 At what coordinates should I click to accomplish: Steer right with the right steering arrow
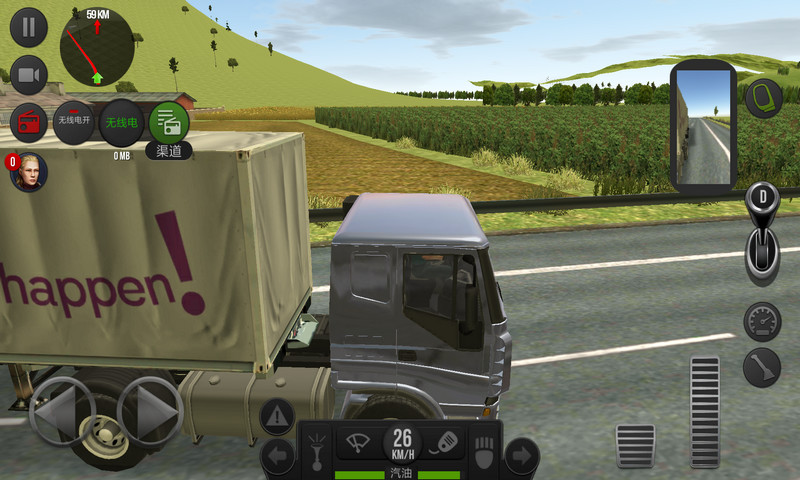click(x=150, y=411)
